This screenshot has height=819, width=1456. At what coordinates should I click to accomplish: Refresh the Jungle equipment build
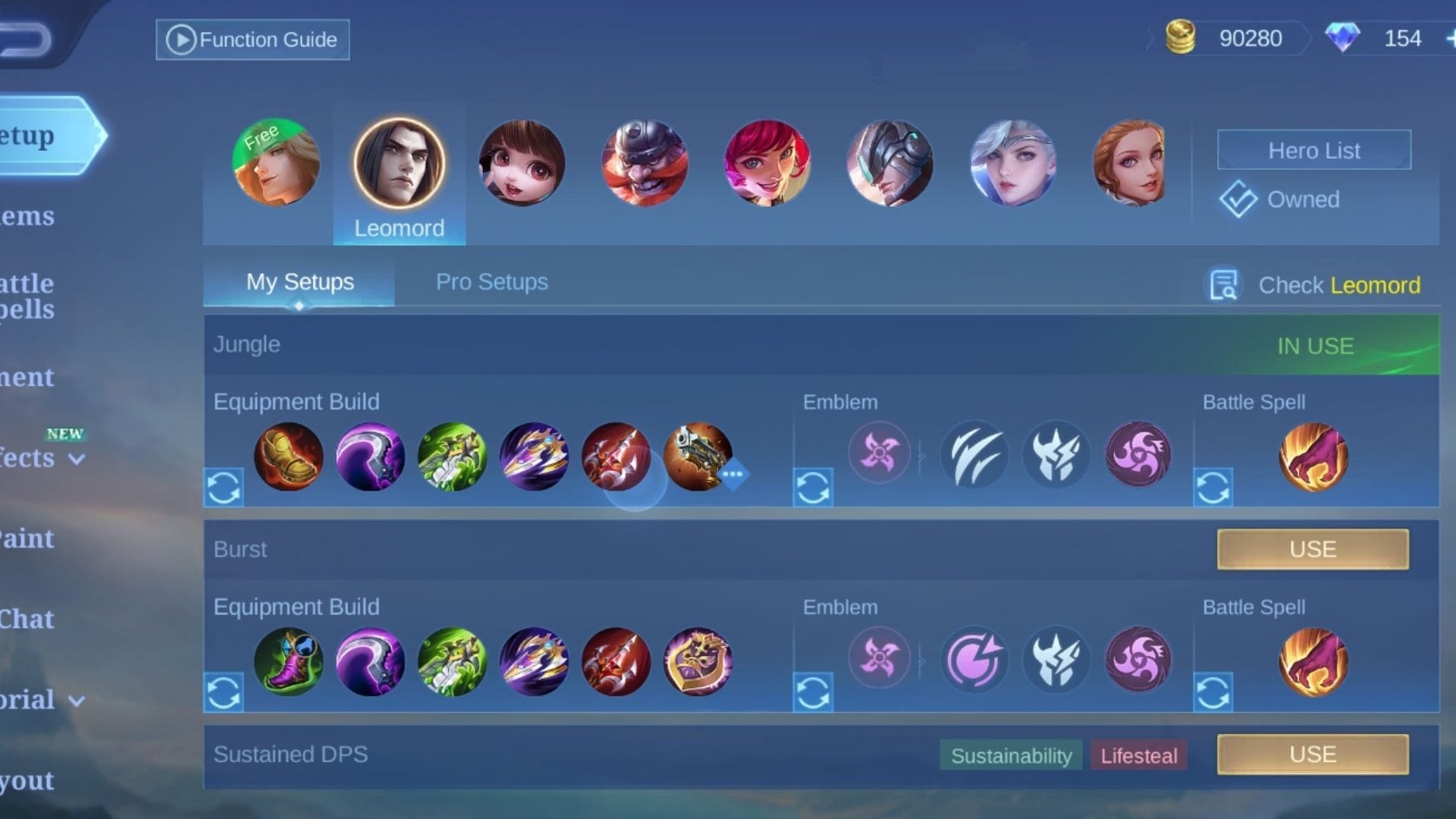[x=224, y=488]
